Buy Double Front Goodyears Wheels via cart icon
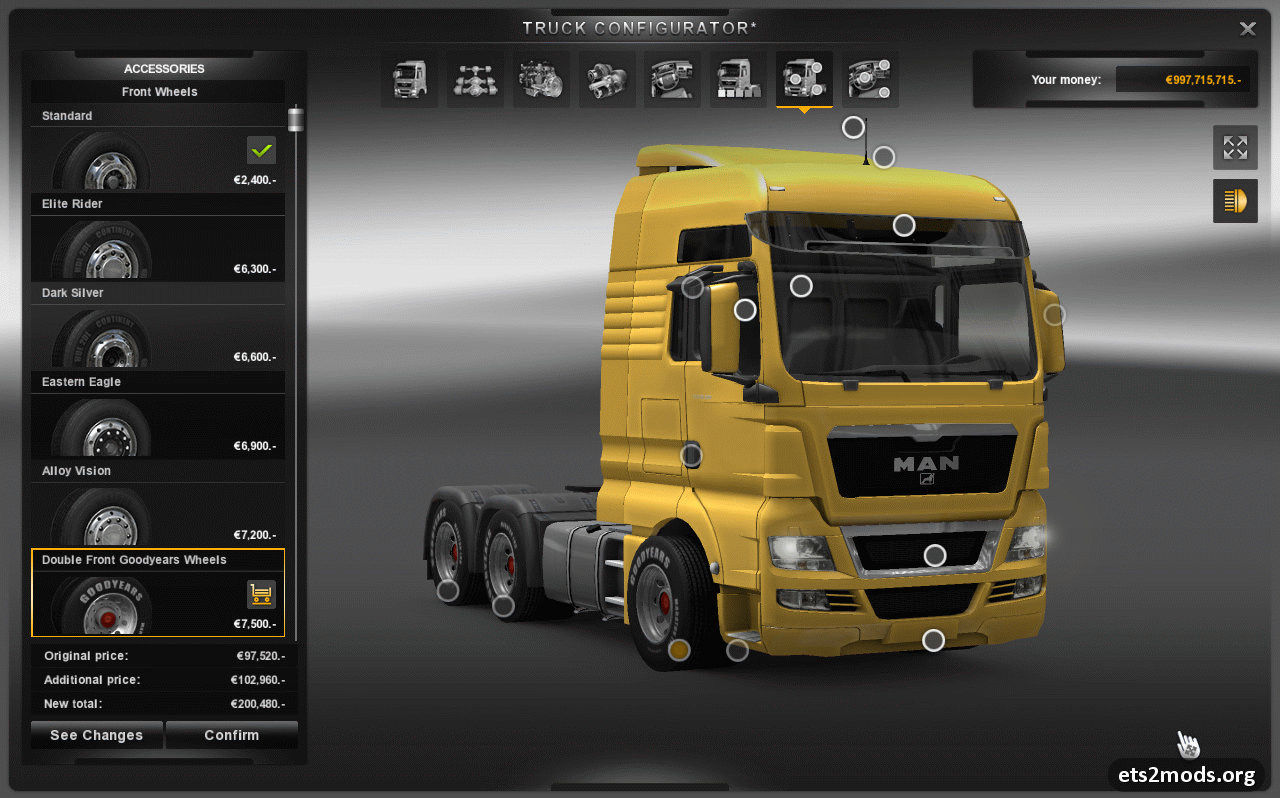This screenshot has height=798, width=1280. [261, 594]
